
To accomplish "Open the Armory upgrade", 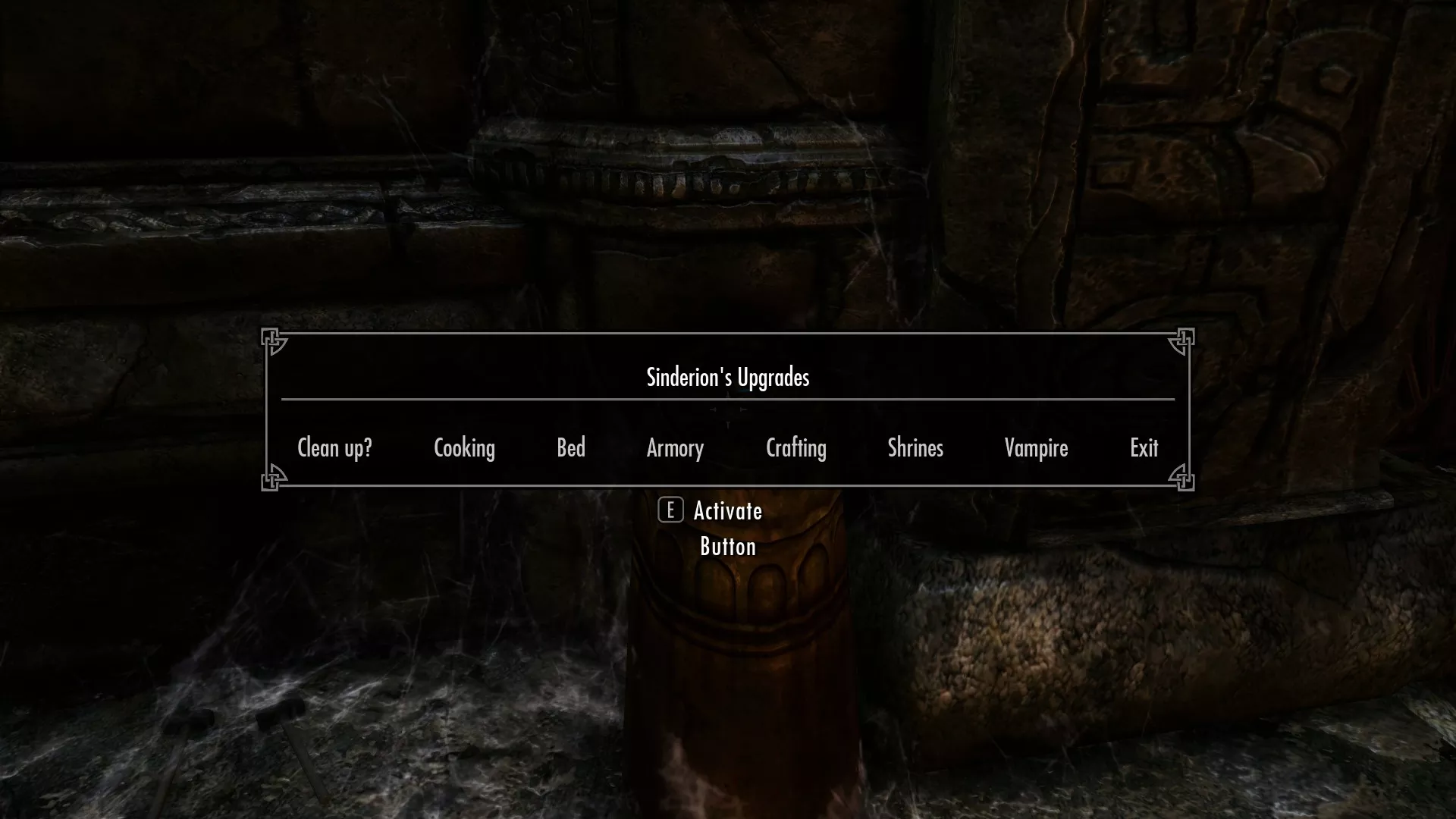I will point(675,448).
